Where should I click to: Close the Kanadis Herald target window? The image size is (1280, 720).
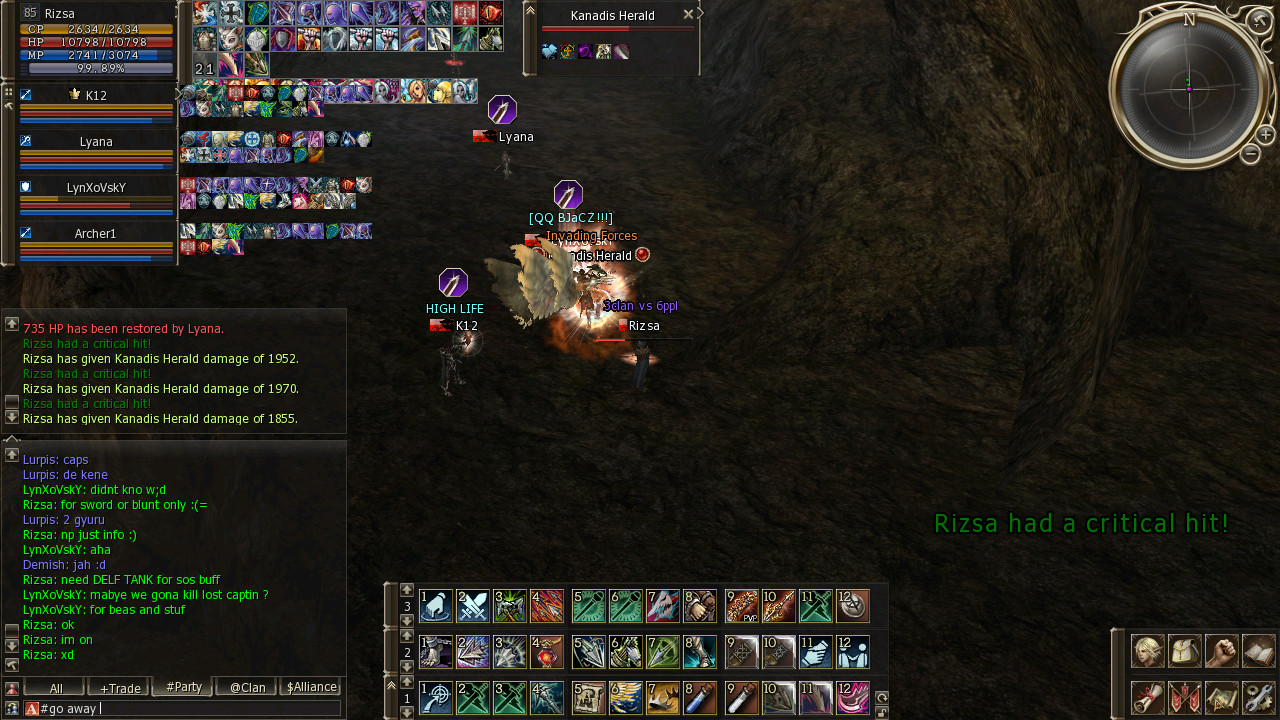point(688,15)
